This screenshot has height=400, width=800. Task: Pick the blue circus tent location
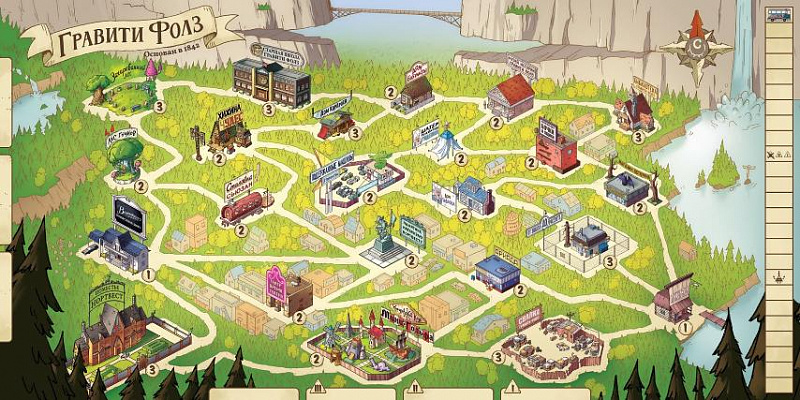point(446,143)
